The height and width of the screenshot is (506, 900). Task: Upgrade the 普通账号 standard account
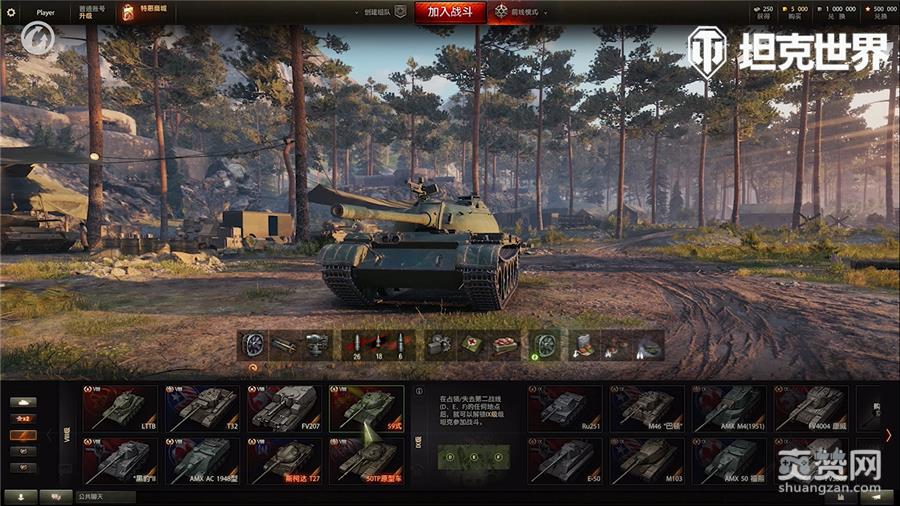tap(92, 13)
